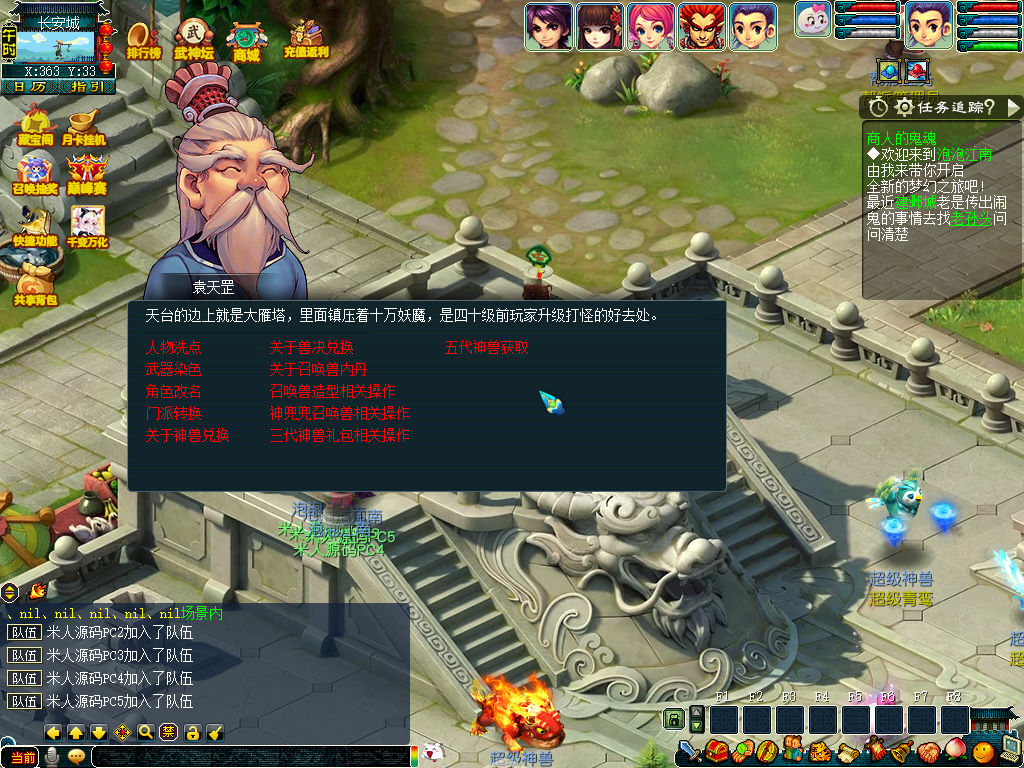Open the 任务追踪 quest tracker header
Screen dimensions: 1024x768
coord(942,107)
